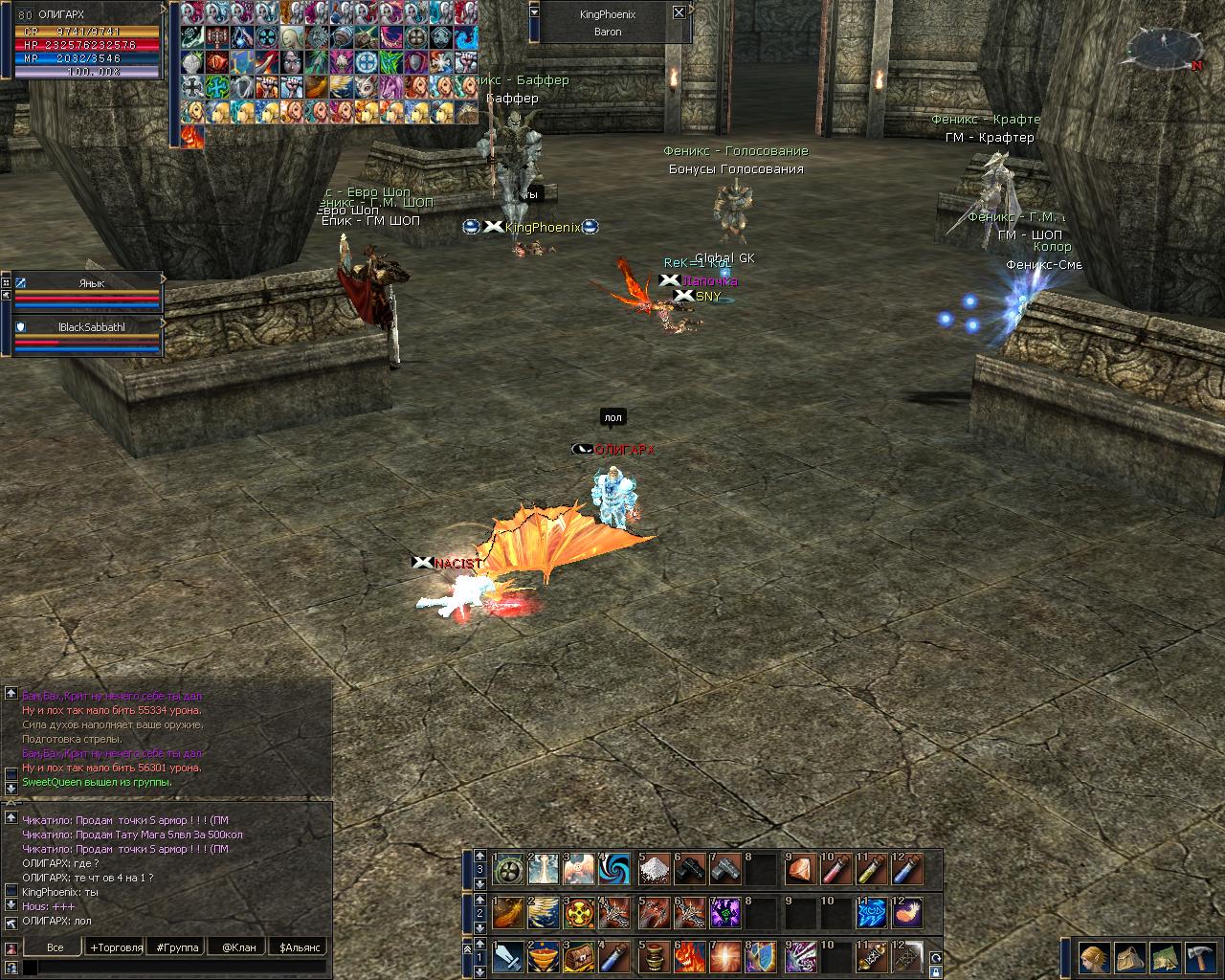
Task: Select party member Янык
Action: tap(91, 284)
